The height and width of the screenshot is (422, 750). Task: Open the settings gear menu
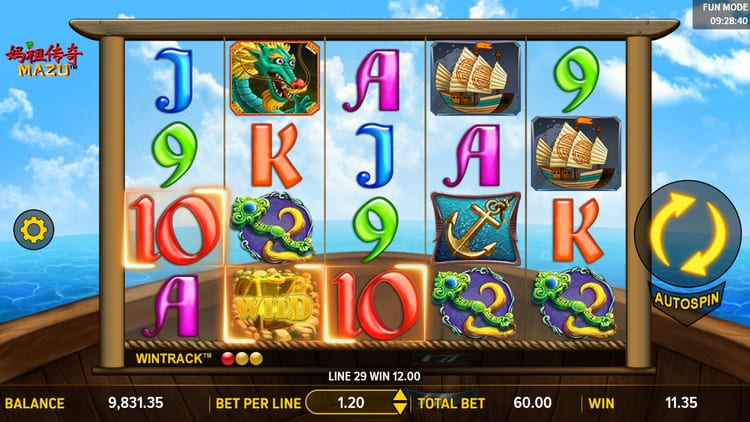click(32, 231)
